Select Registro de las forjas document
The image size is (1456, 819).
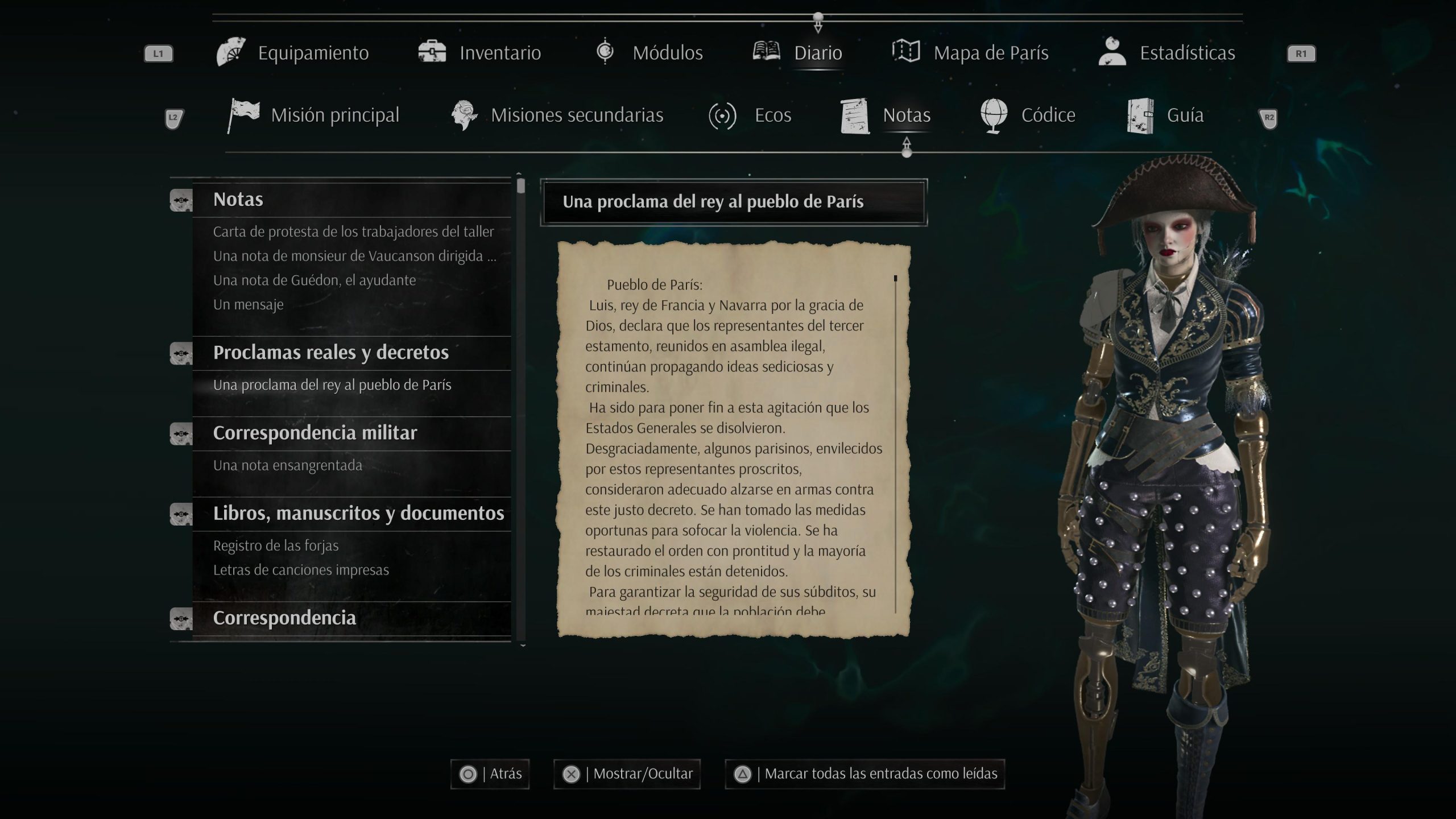coord(275,545)
